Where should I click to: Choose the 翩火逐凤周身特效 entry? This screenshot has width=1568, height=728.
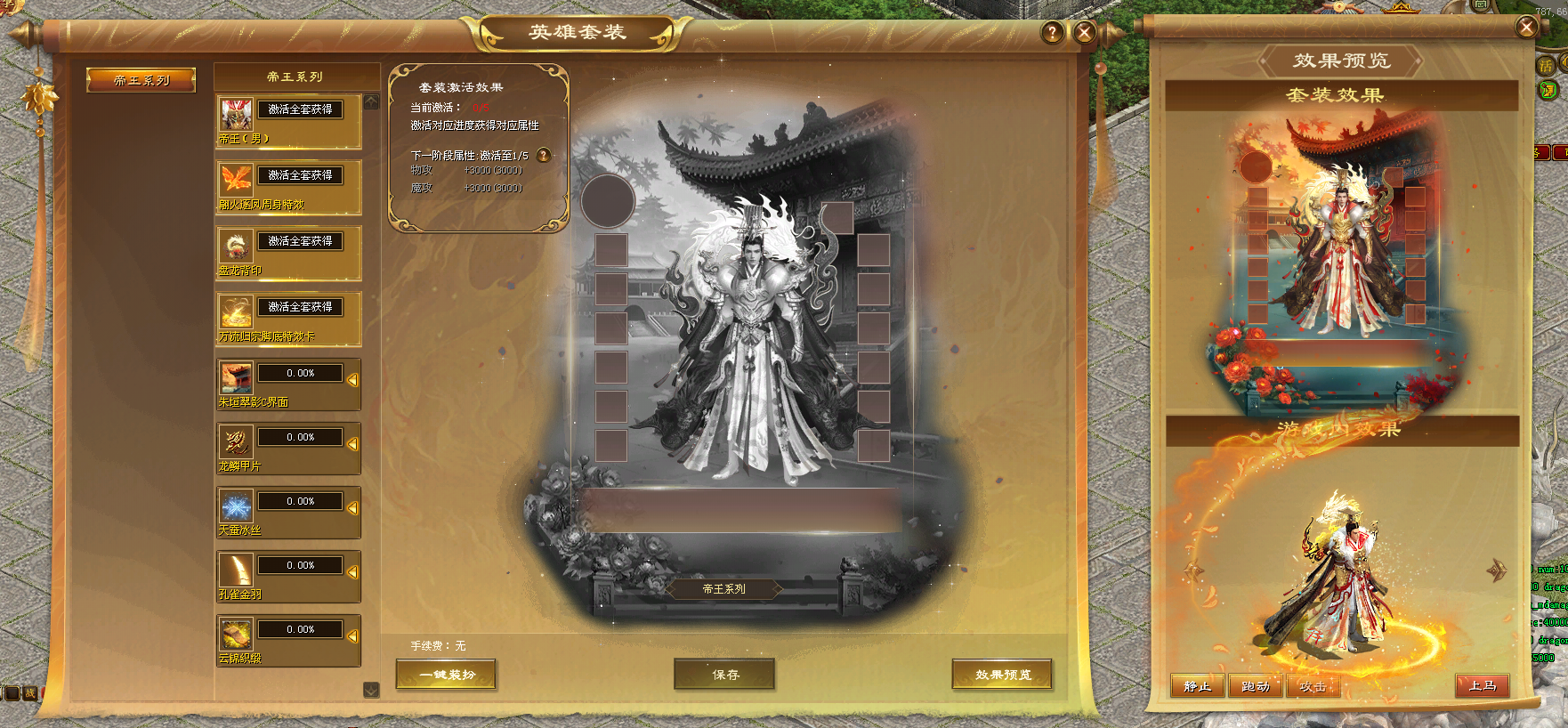(x=287, y=188)
